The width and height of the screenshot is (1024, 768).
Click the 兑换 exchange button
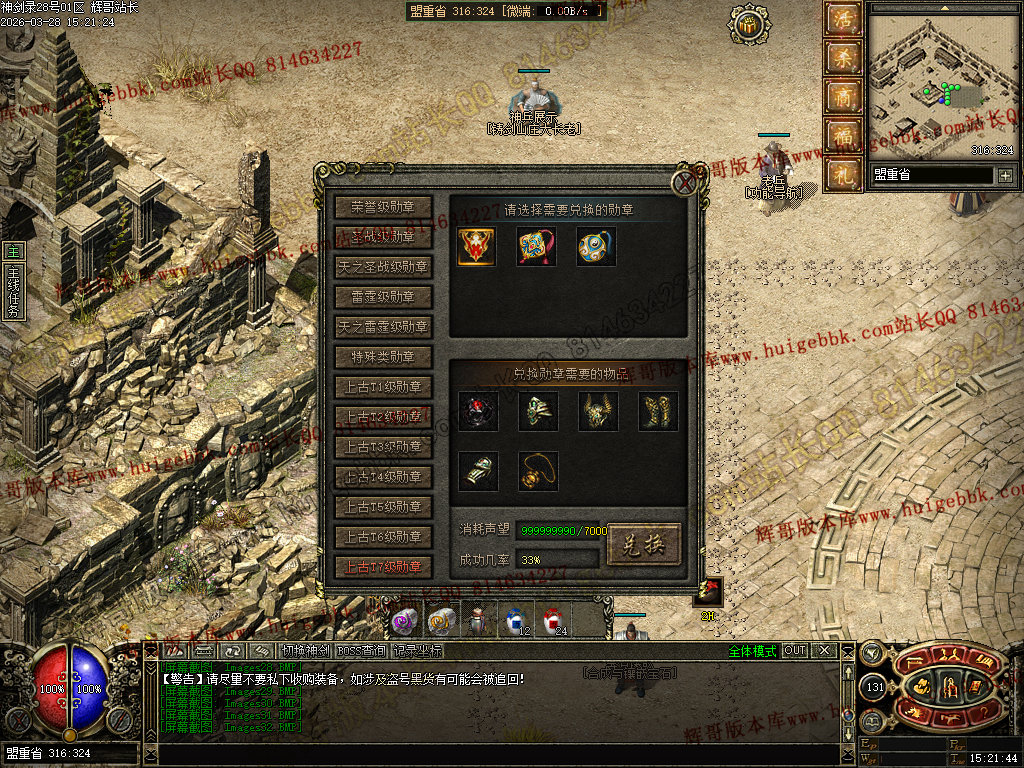click(644, 544)
